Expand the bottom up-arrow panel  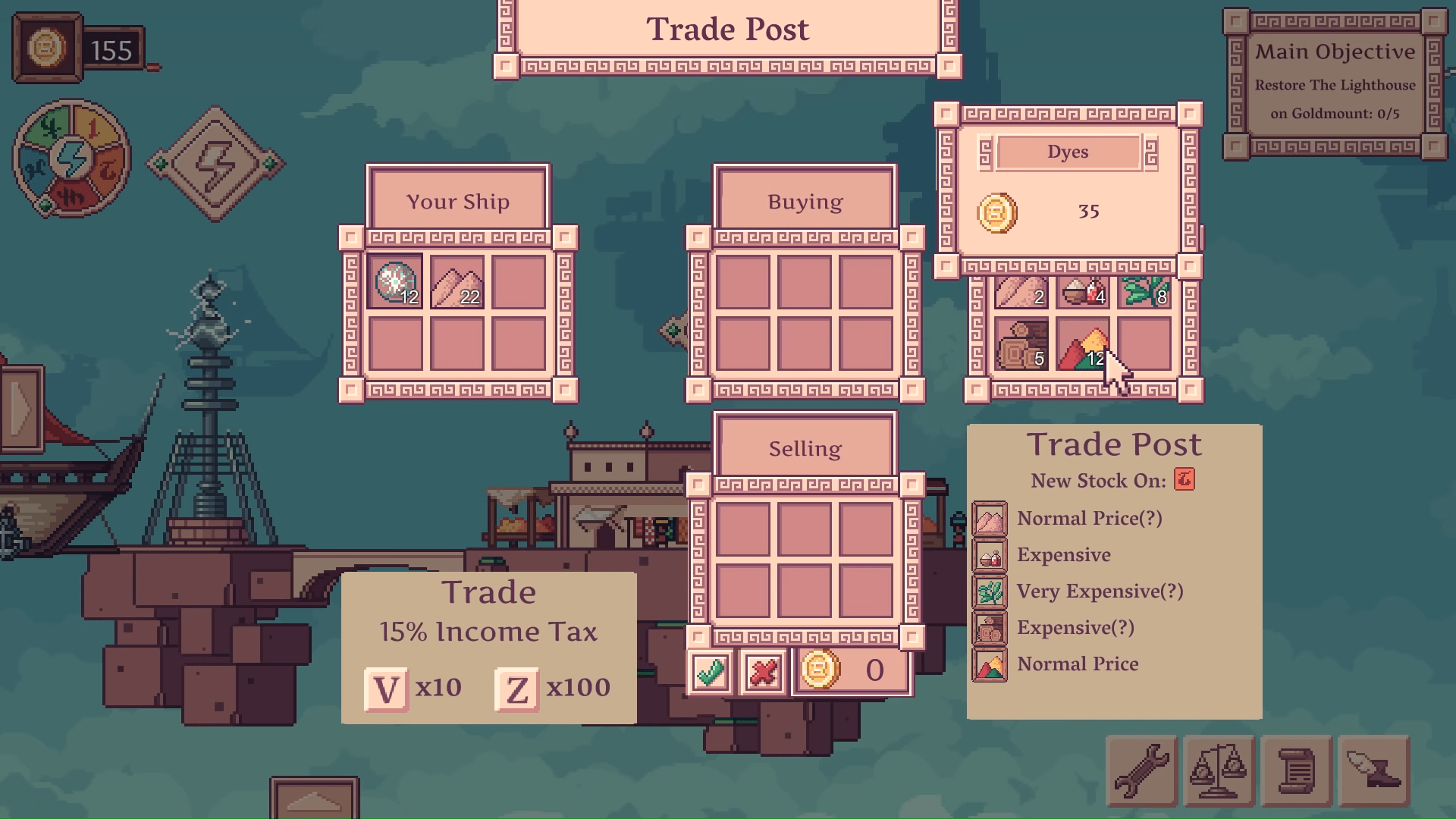[x=314, y=799]
